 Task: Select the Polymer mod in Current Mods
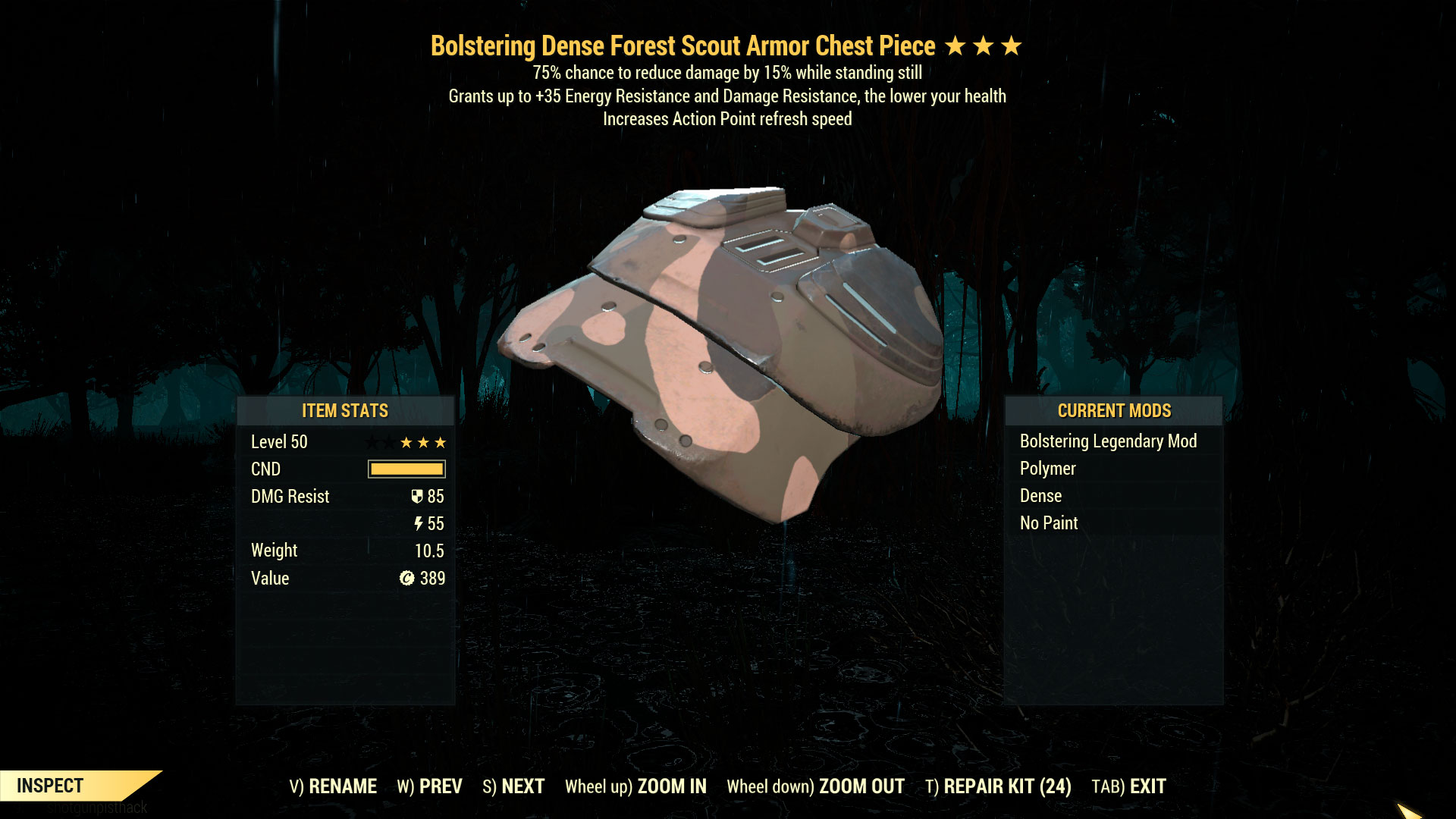pyautogui.click(x=1047, y=469)
